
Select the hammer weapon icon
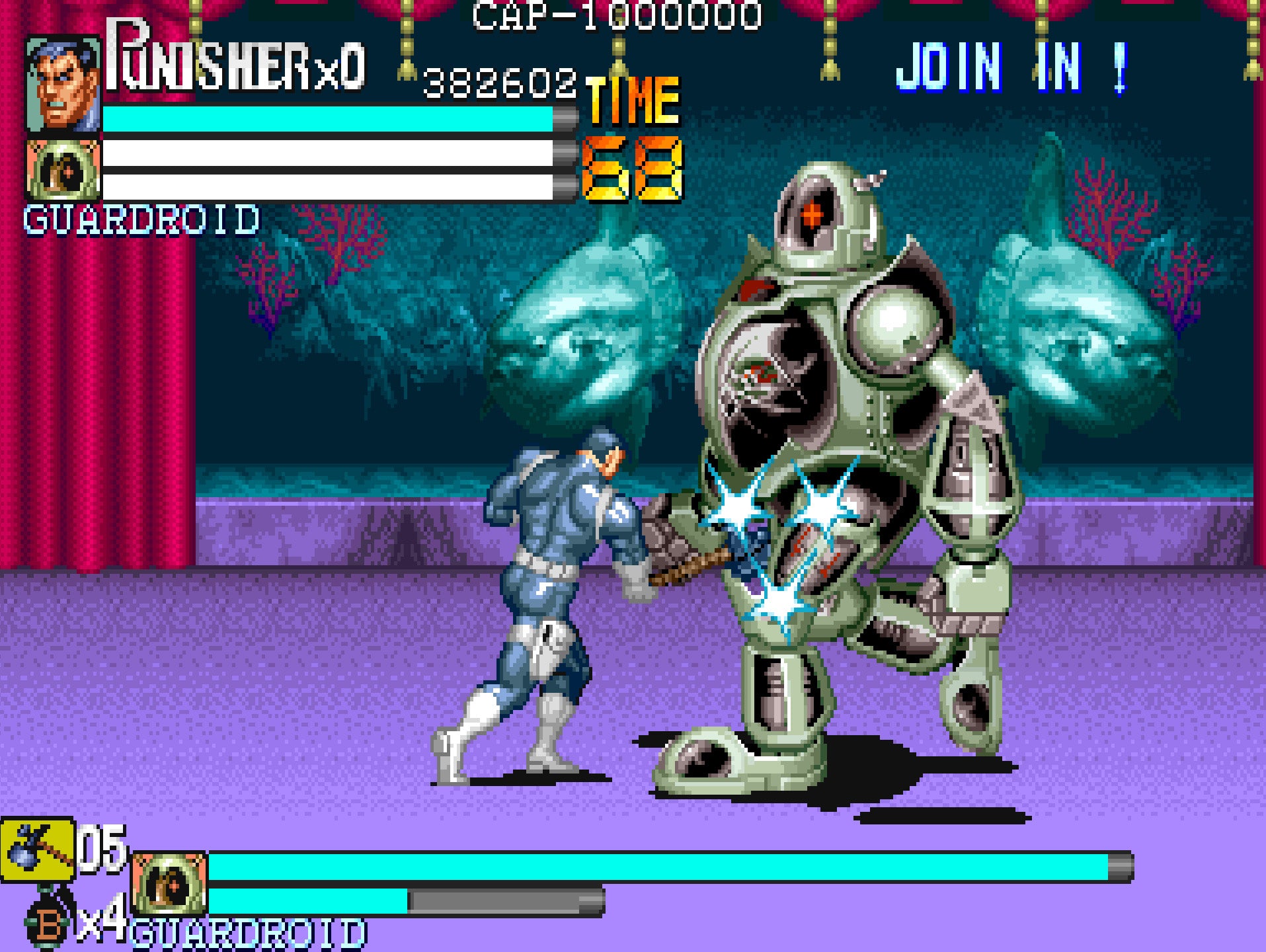[x=38, y=850]
